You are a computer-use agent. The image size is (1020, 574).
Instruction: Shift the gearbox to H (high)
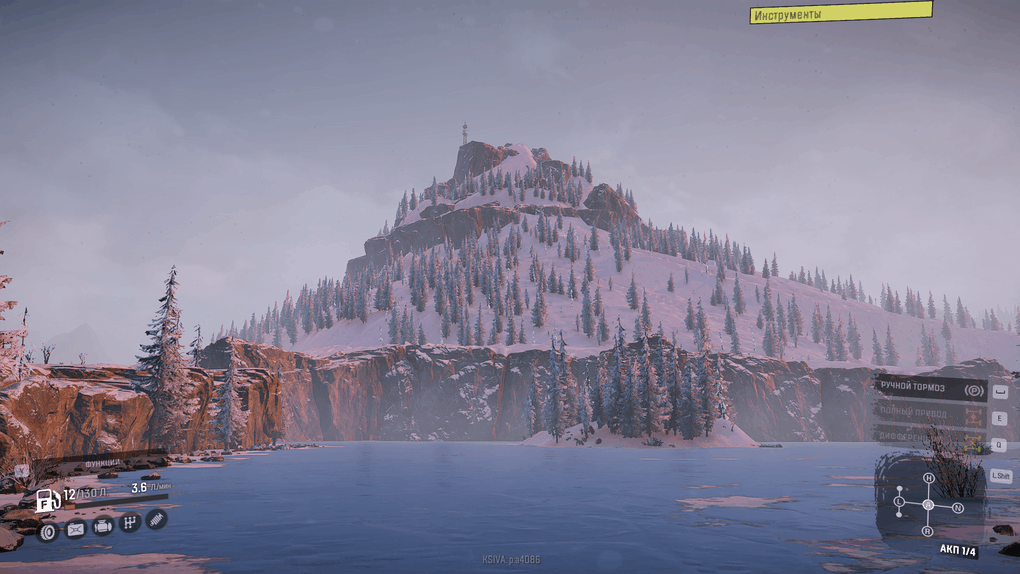pos(928,479)
